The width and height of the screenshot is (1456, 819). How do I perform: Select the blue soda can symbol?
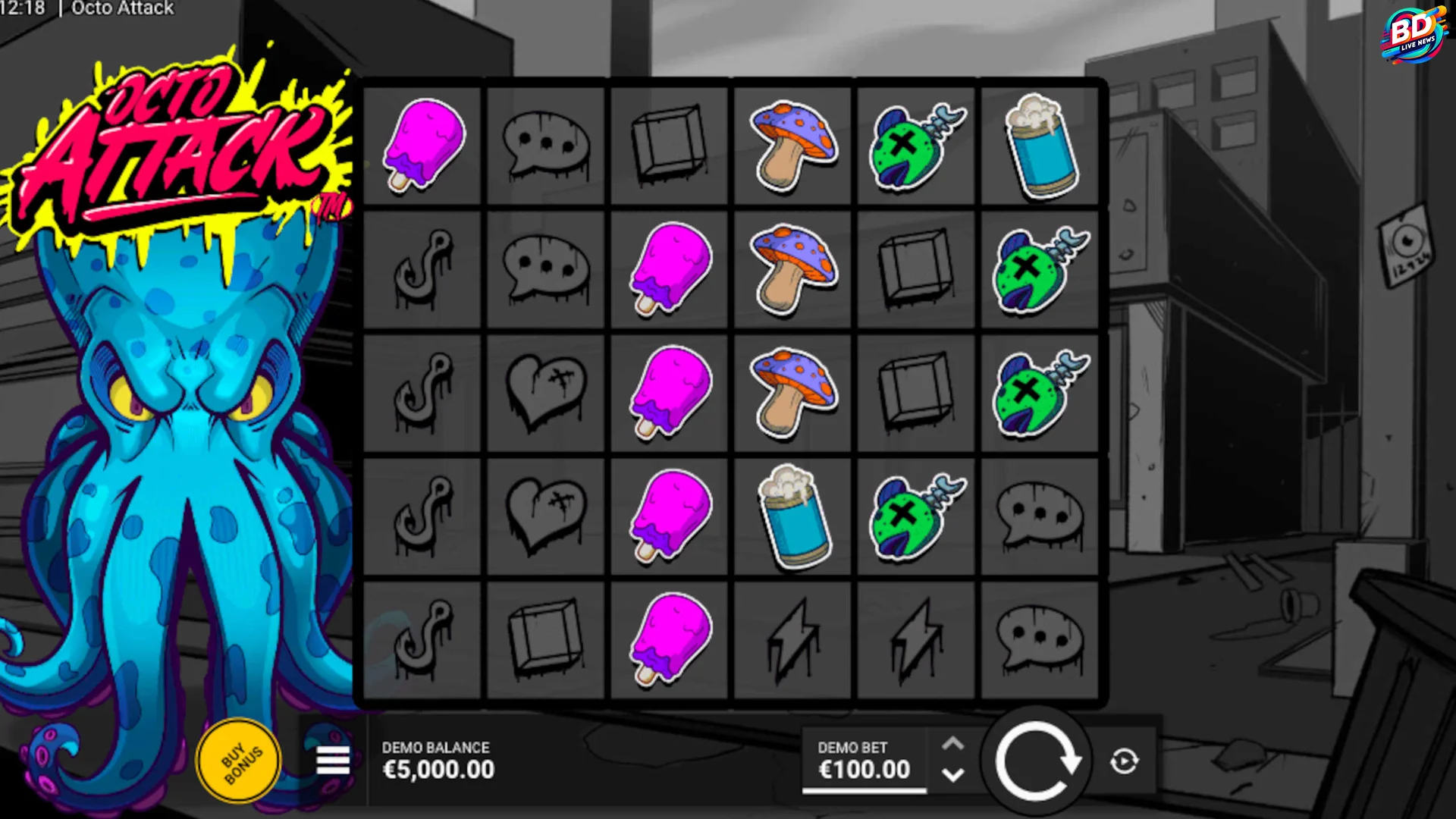coord(1040,146)
